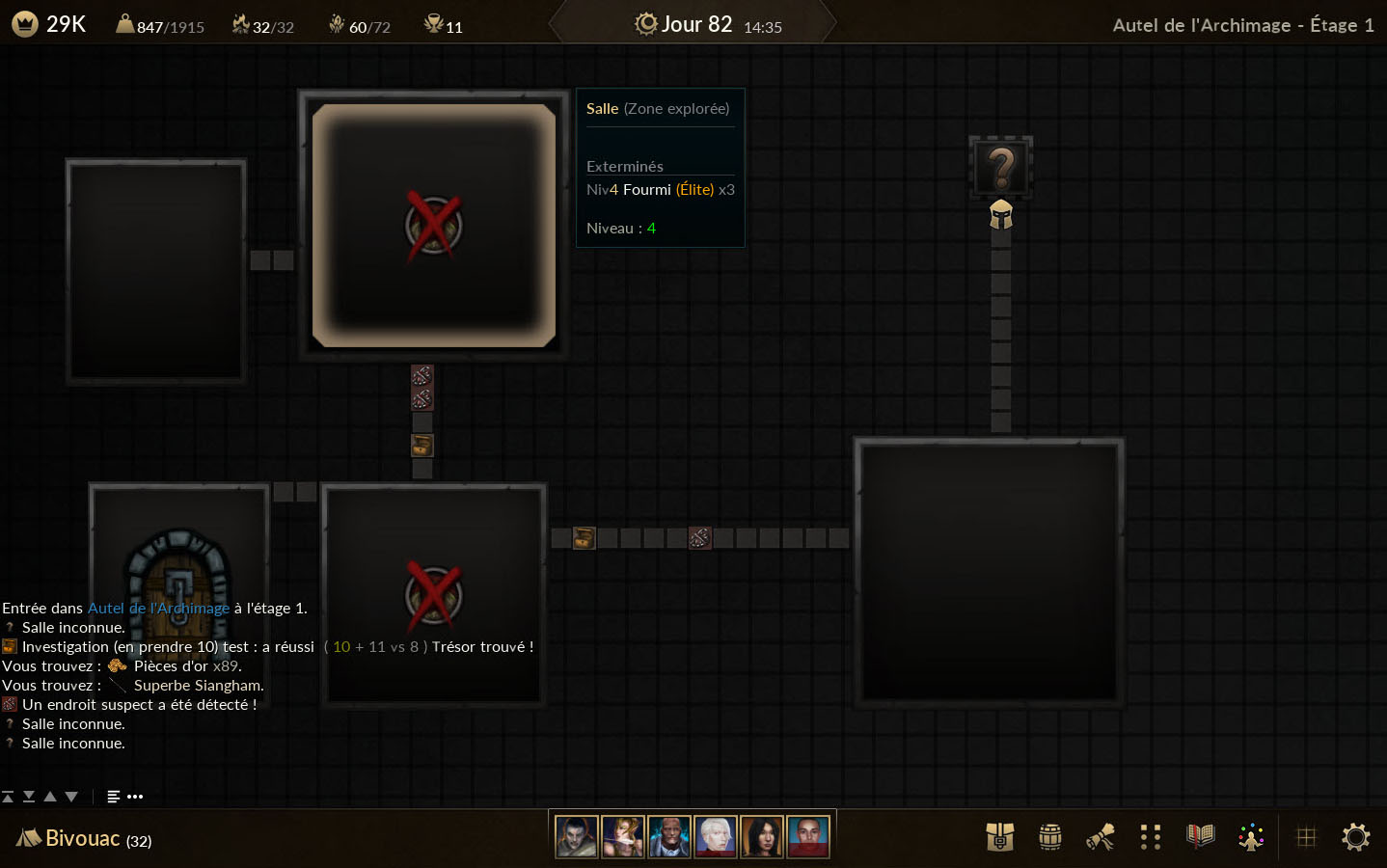
Task: Open the backpack inventory
Action: (x=1000, y=837)
